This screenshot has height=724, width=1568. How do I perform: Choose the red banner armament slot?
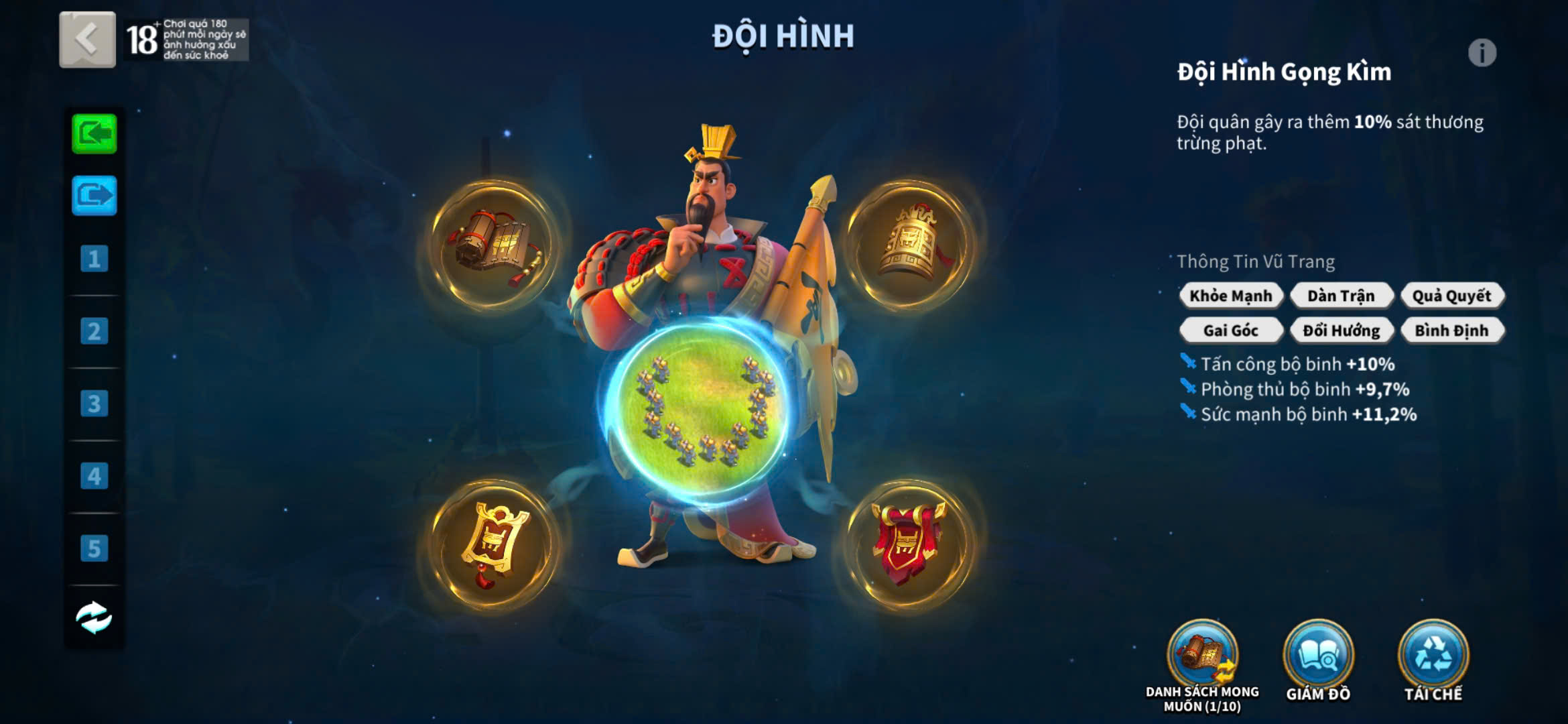[x=908, y=544]
